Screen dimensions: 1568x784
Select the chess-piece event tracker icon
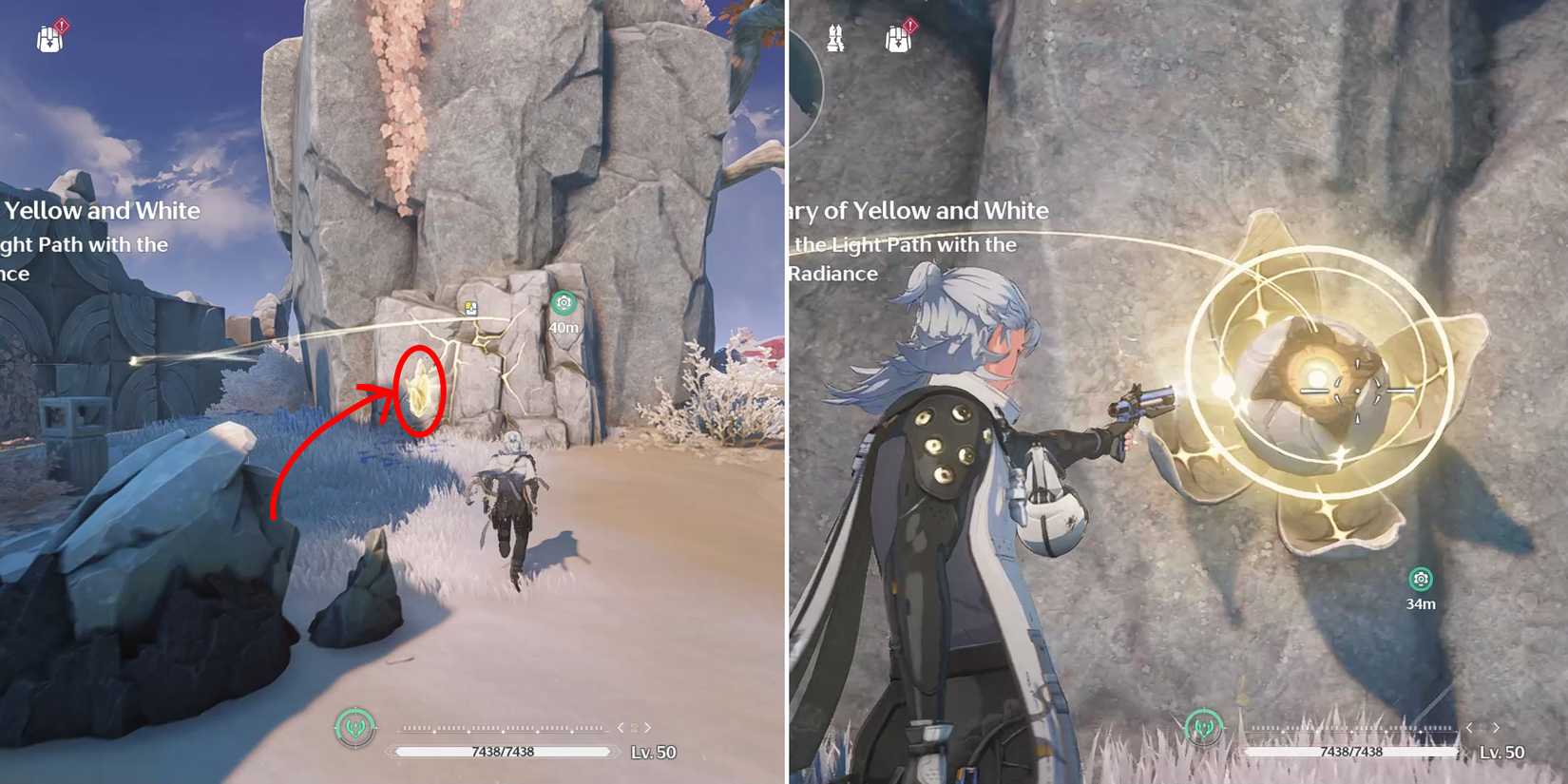[x=836, y=38]
